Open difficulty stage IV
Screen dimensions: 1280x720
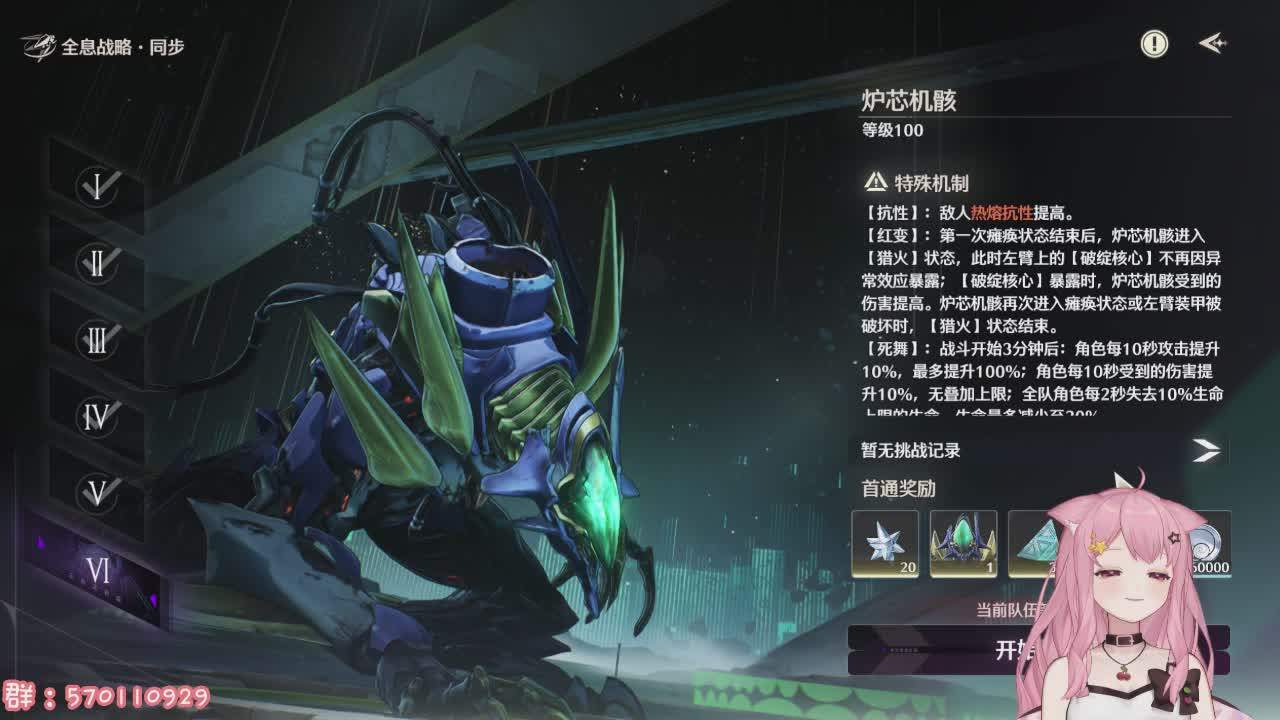(x=97, y=417)
